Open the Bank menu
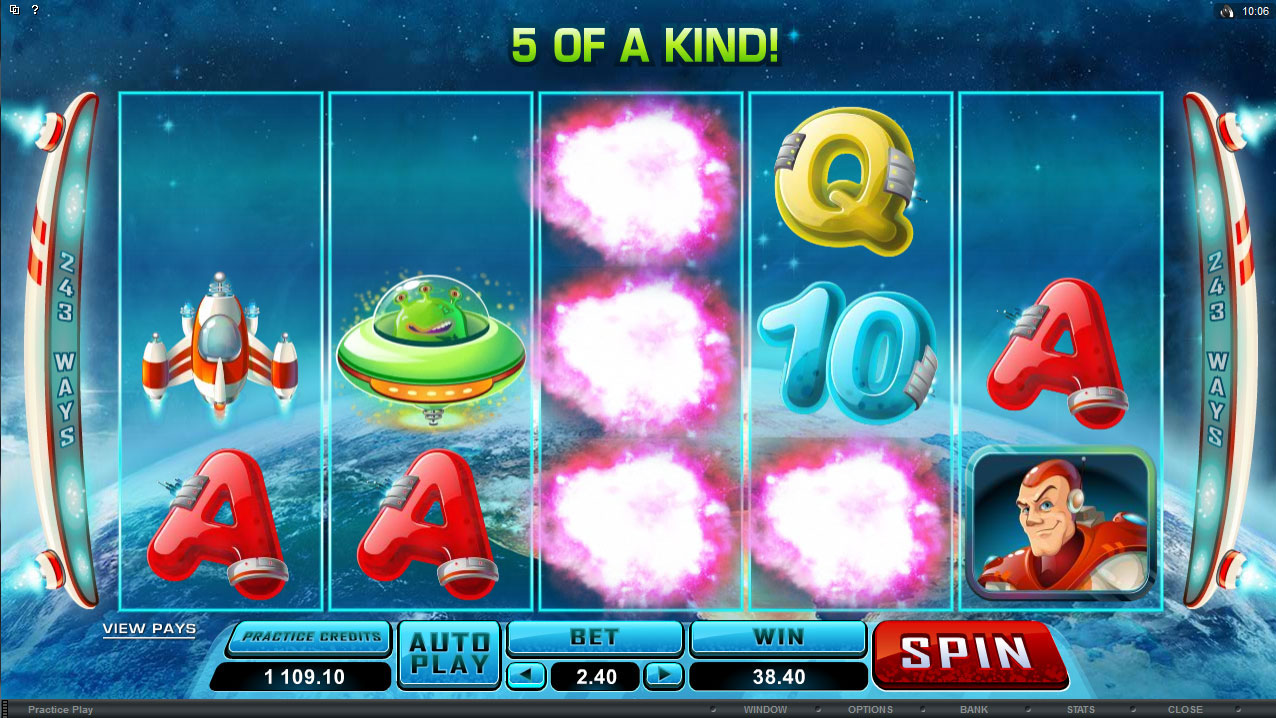Image resolution: width=1276 pixels, height=718 pixels. [974, 710]
